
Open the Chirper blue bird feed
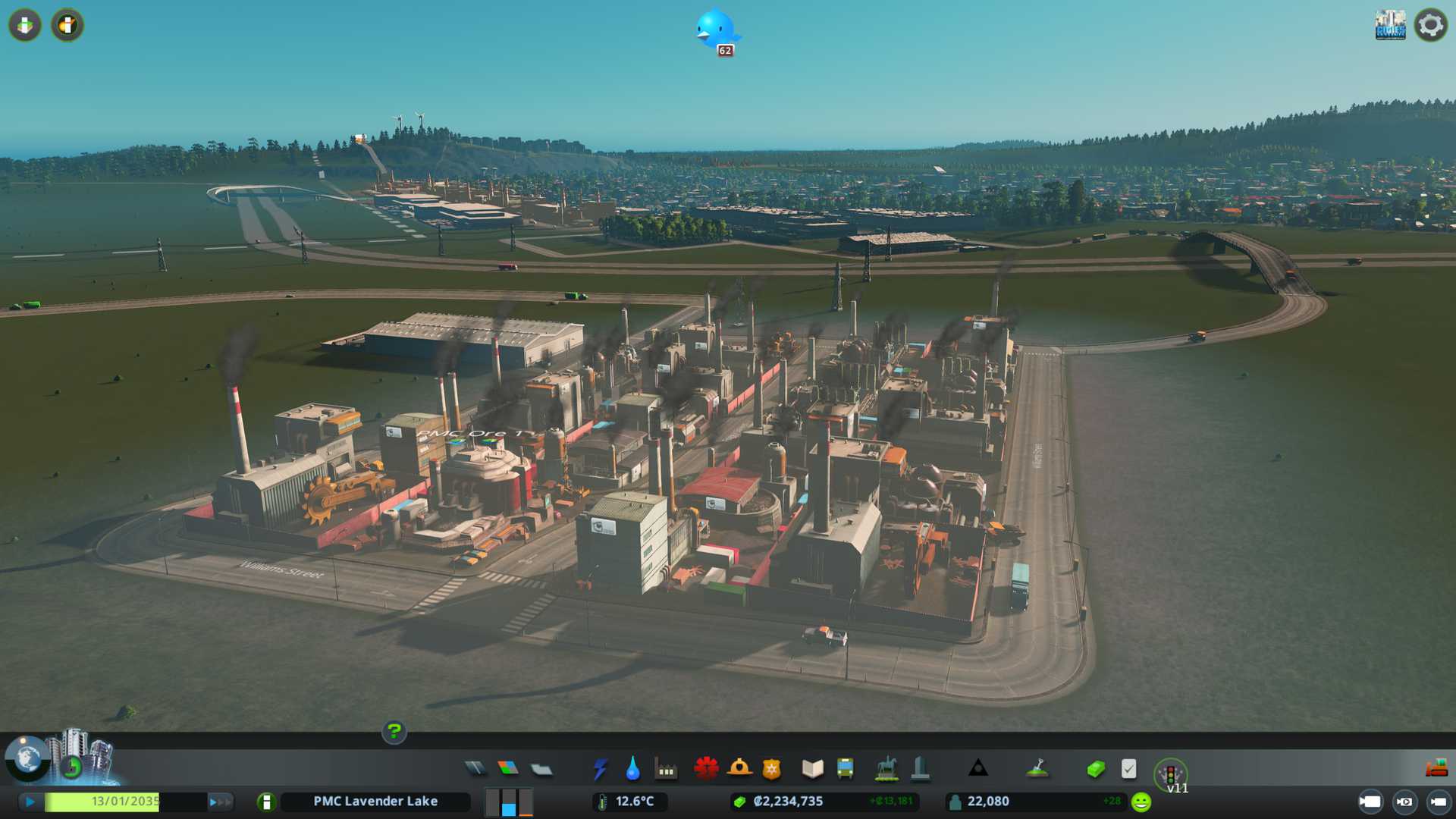716,30
